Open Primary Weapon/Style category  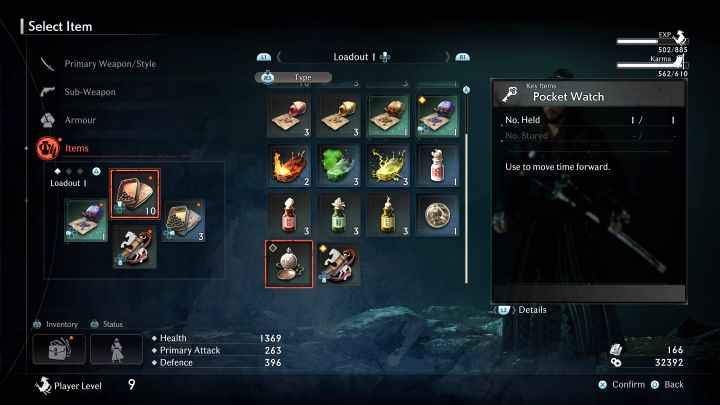click(x=110, y=64)
